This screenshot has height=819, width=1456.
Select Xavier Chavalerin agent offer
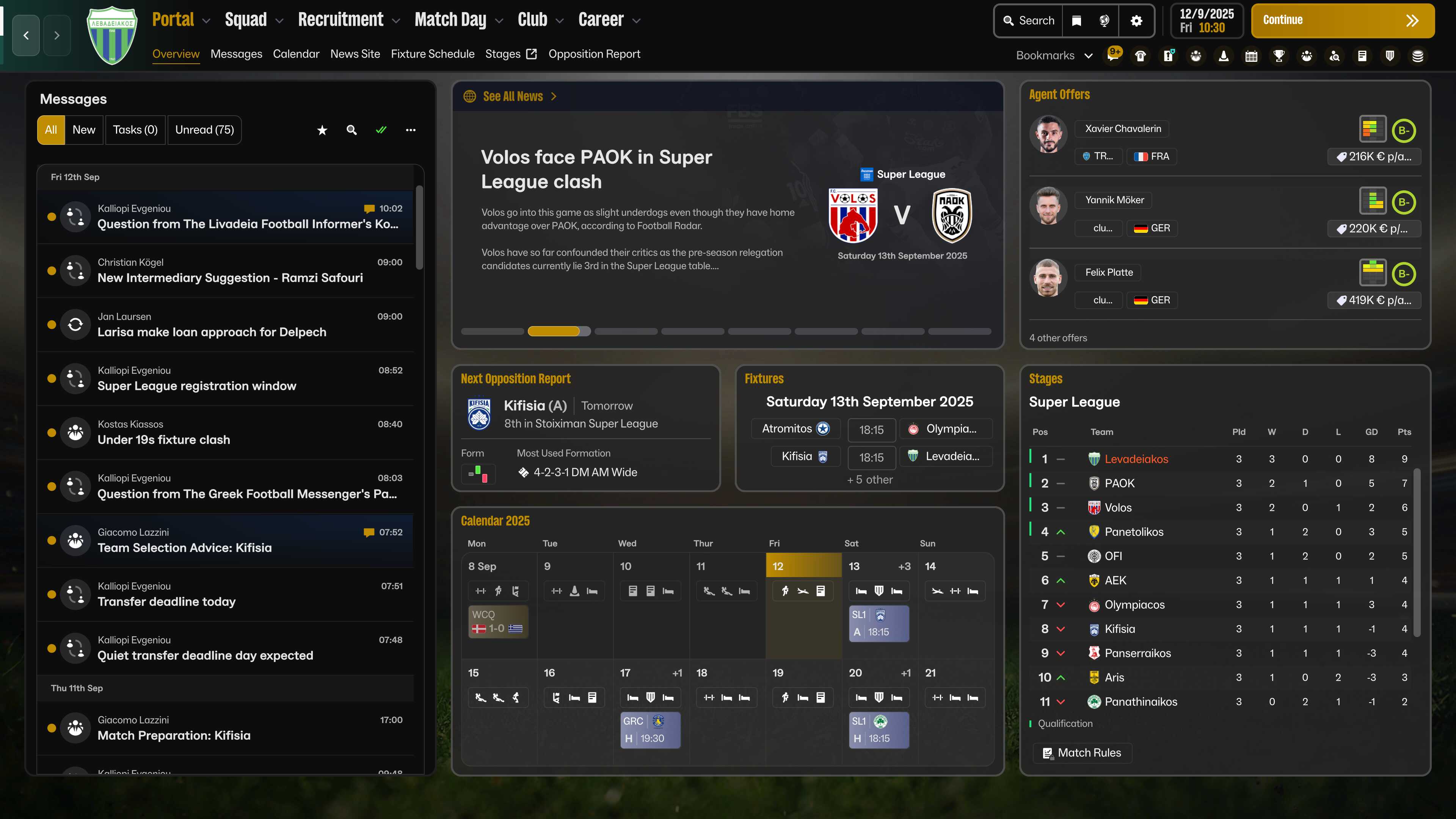tap(1122, 129)
